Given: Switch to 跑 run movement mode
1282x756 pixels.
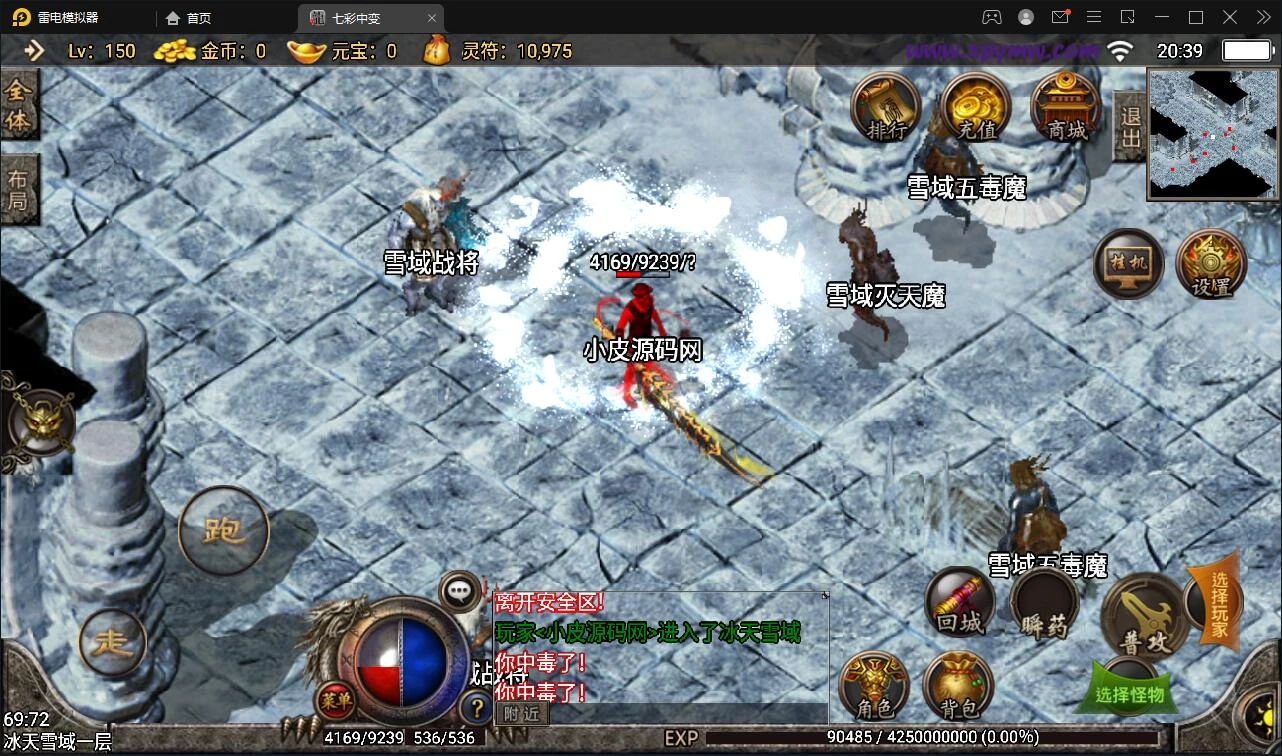Looking at the screenshot, I should (x=223, y=531).
